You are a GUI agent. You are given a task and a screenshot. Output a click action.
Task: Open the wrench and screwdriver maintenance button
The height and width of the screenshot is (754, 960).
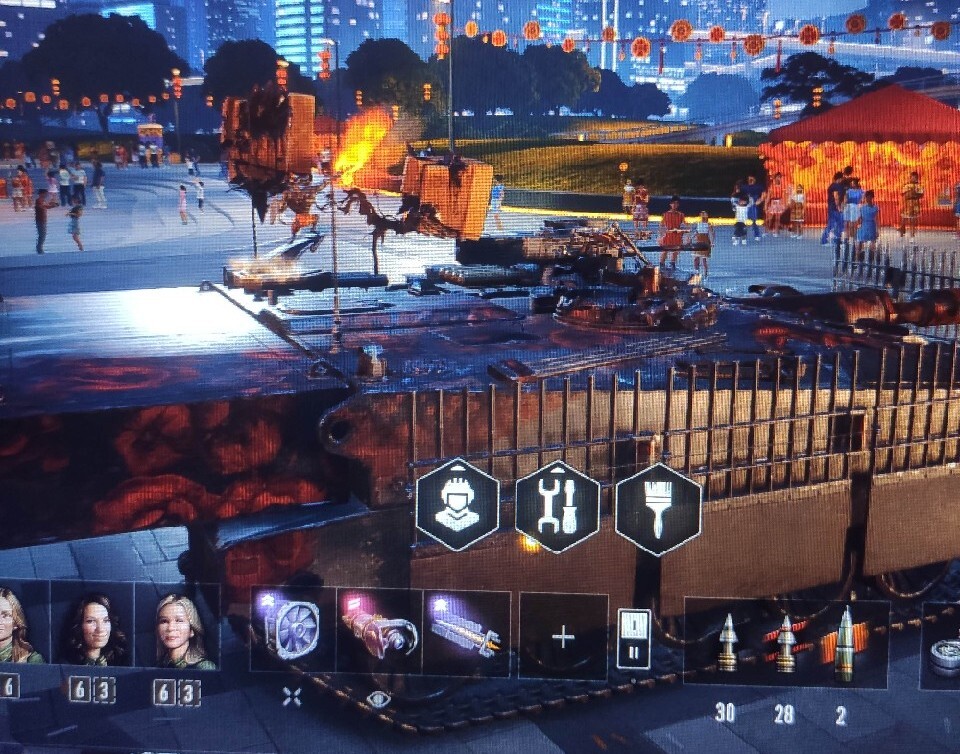click(x=556, y=507)
